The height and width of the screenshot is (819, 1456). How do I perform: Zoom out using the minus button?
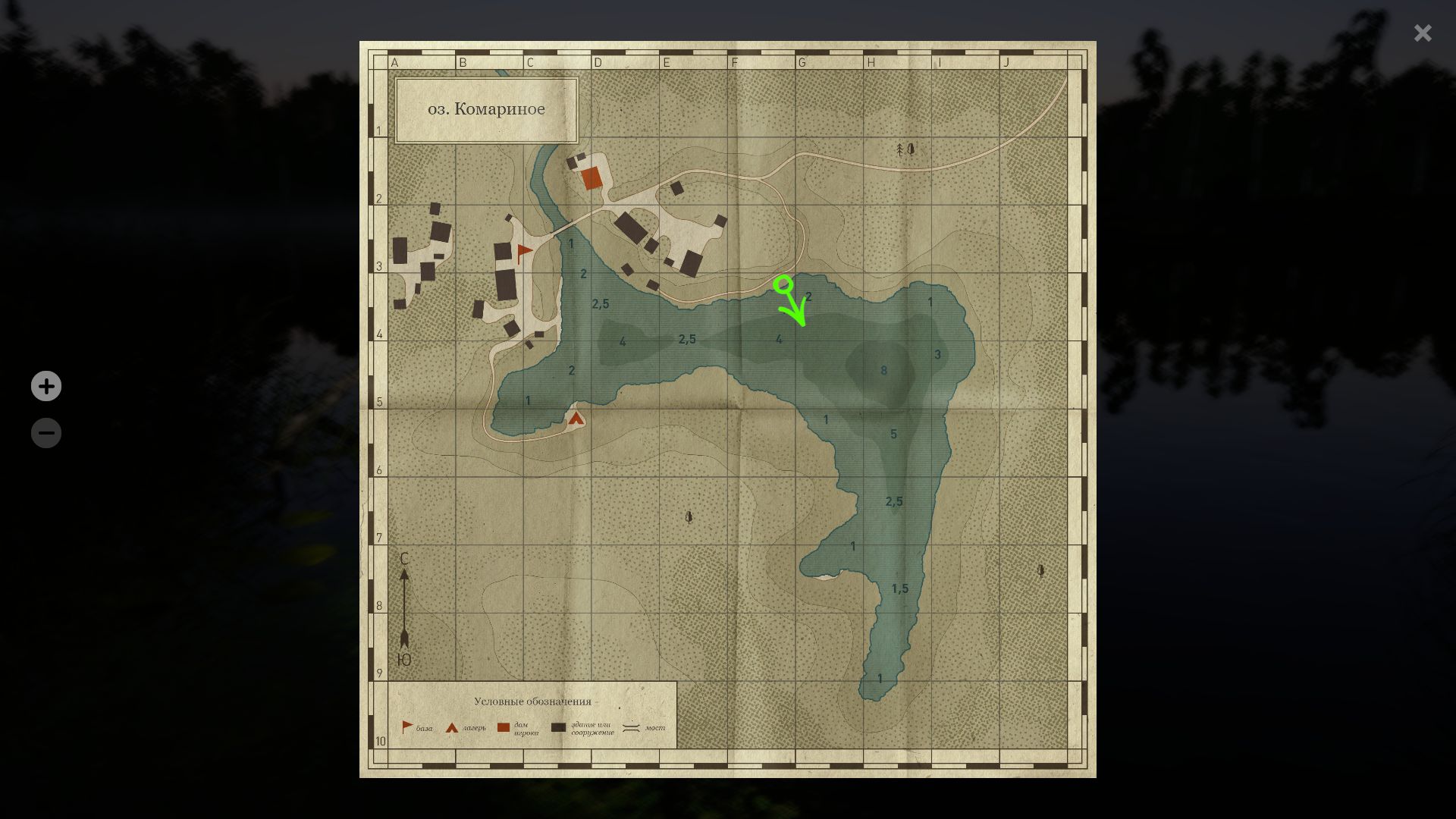coord(46,432)
